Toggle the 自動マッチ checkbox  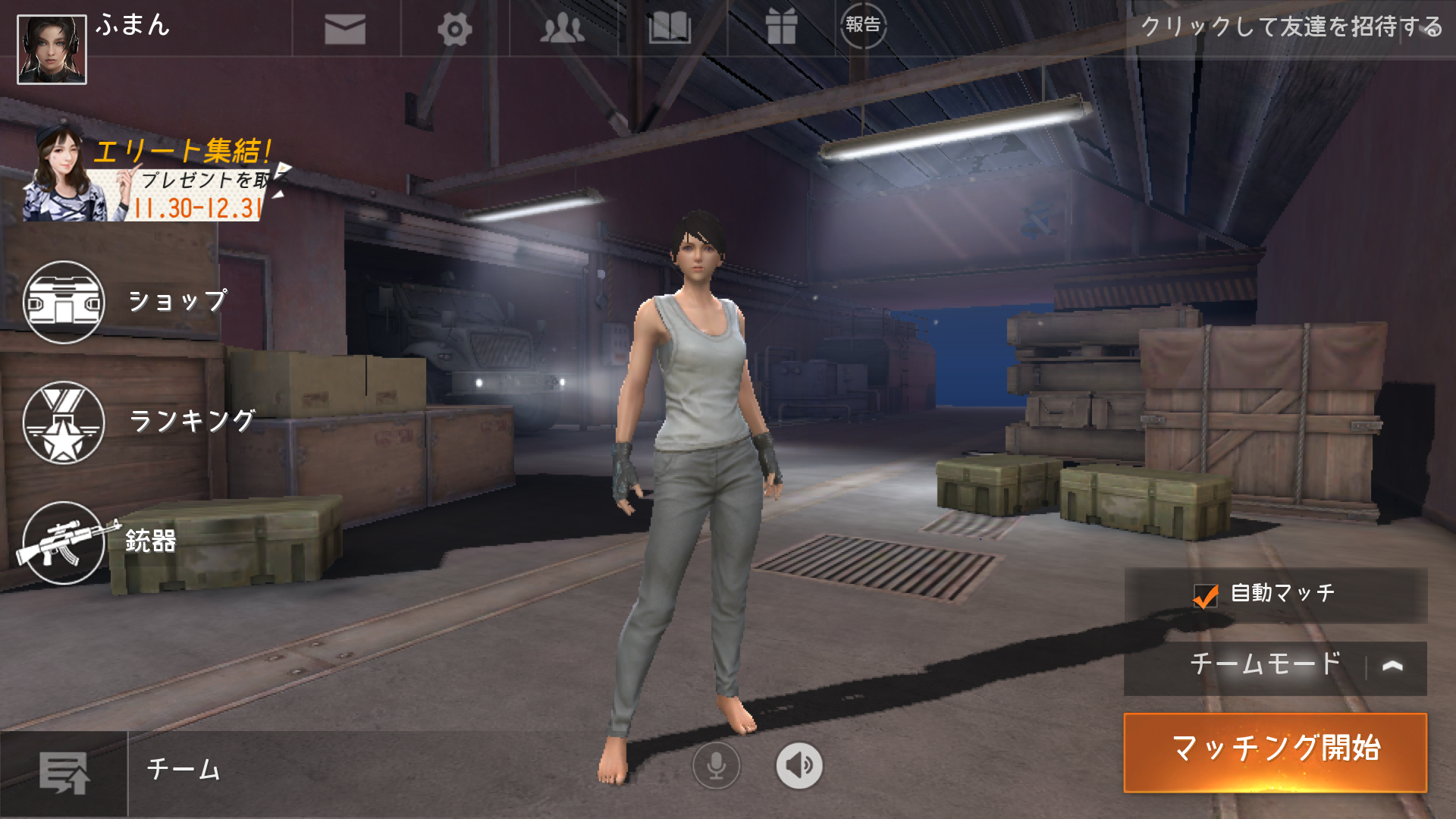(1205, 596)
